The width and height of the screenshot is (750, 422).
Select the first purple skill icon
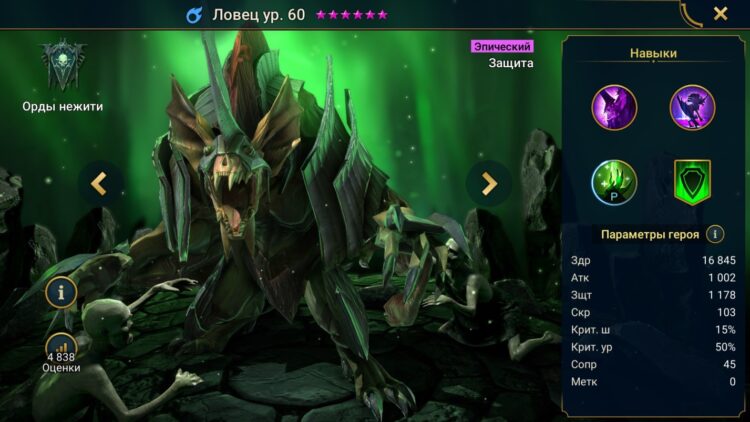tap(614, 107)
